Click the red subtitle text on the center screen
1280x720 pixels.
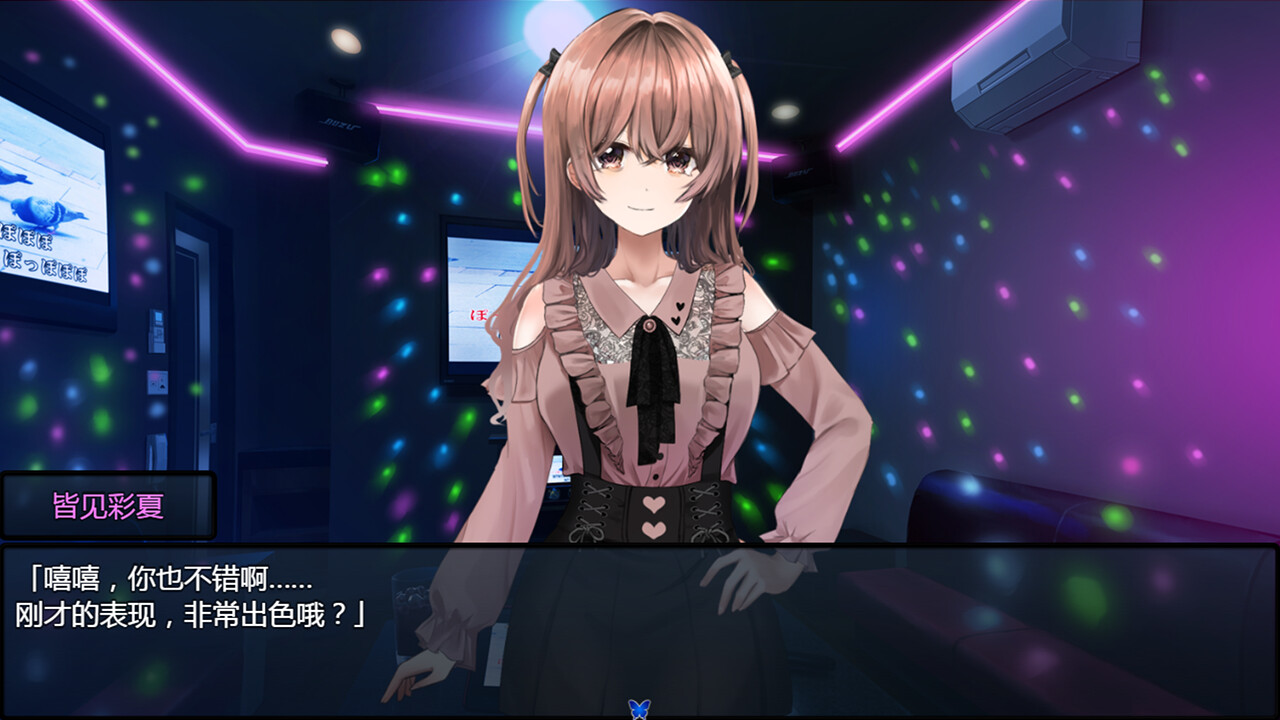[478, 314]
